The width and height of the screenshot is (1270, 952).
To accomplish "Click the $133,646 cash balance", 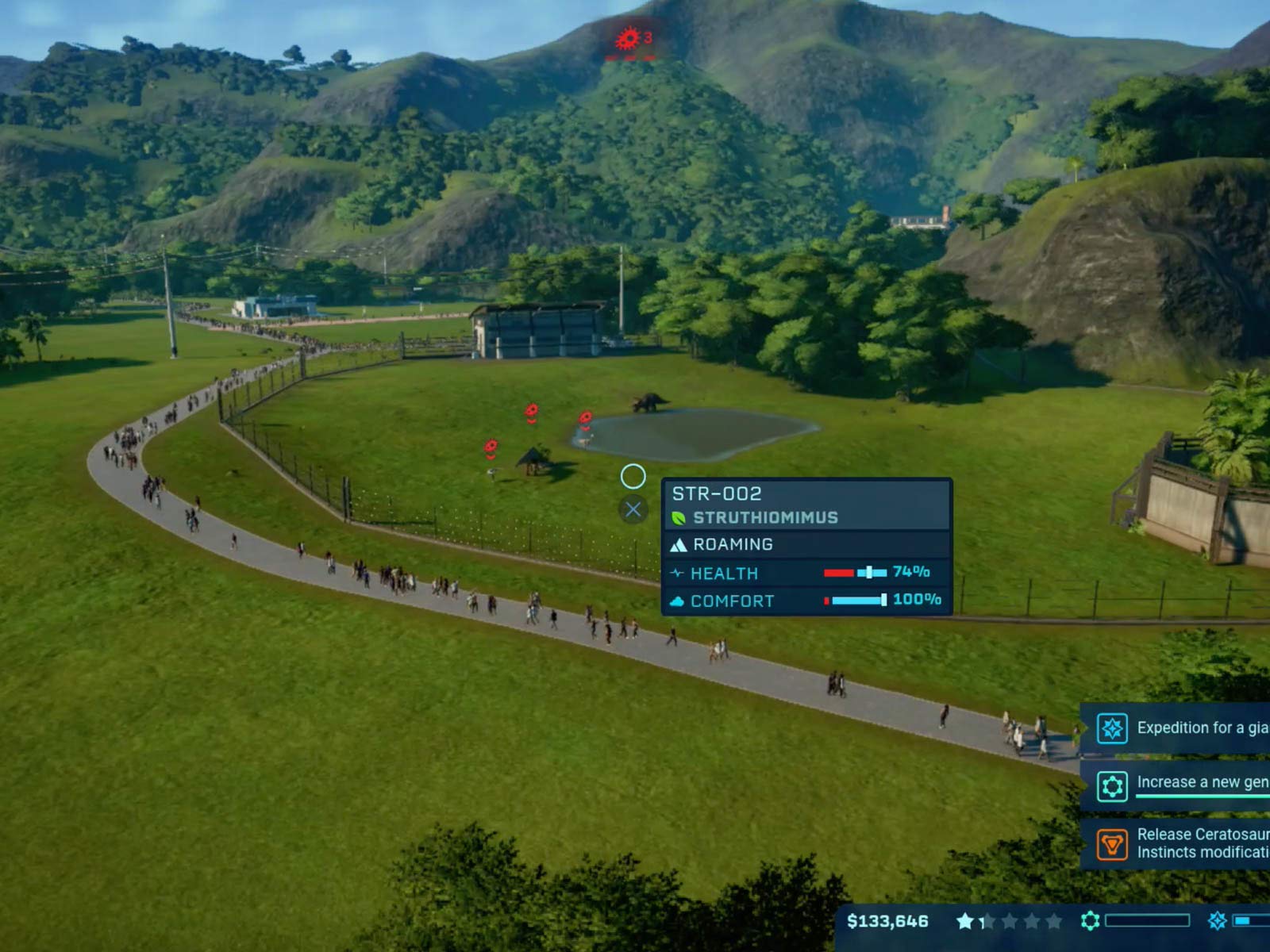I will coord(887,922).
